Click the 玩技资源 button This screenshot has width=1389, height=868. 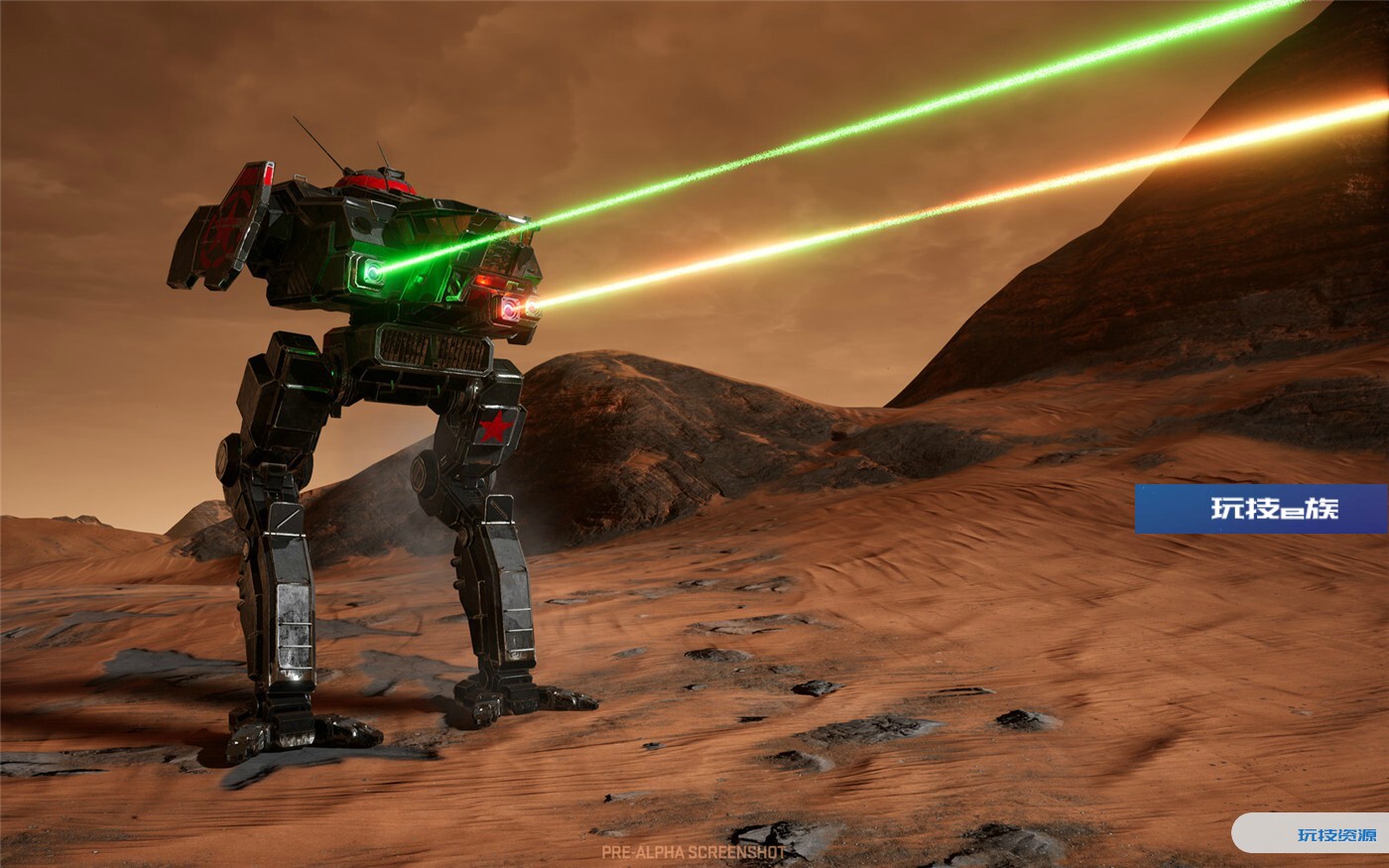pos(1335,834)
